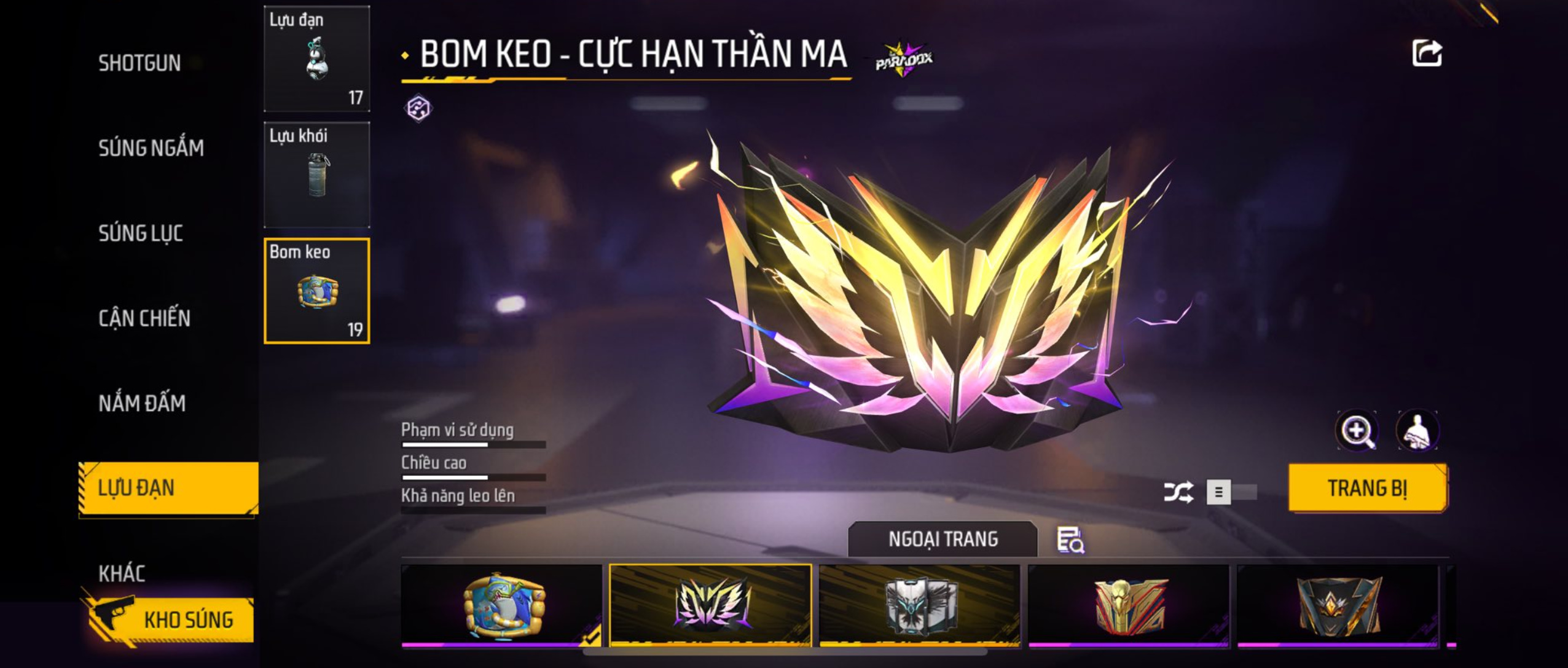Click the skin search list icon

pos(1070,540)
